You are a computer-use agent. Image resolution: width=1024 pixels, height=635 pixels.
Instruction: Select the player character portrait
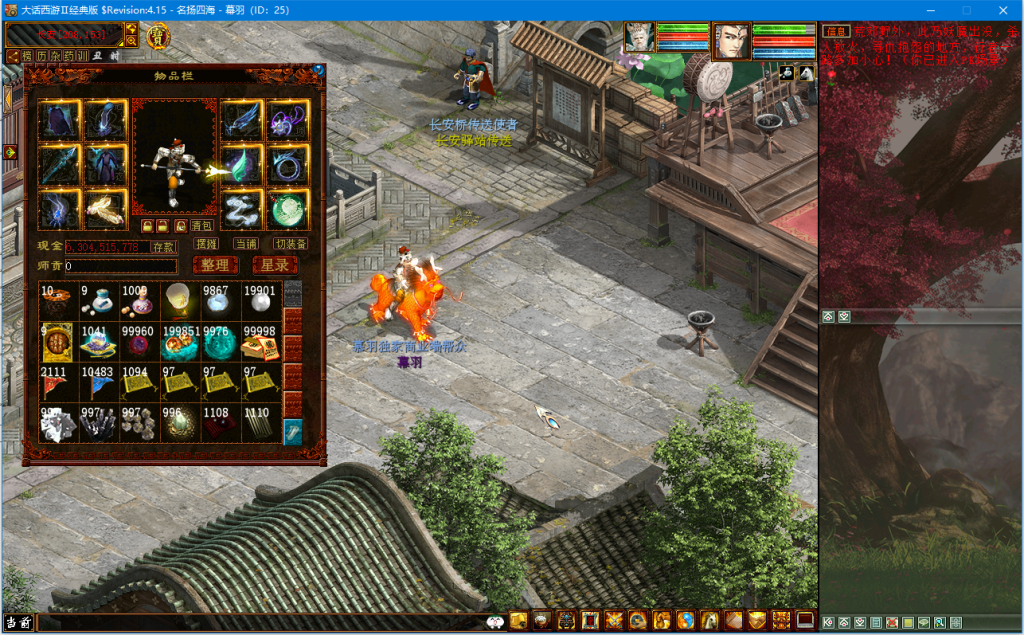click(732, 41)
